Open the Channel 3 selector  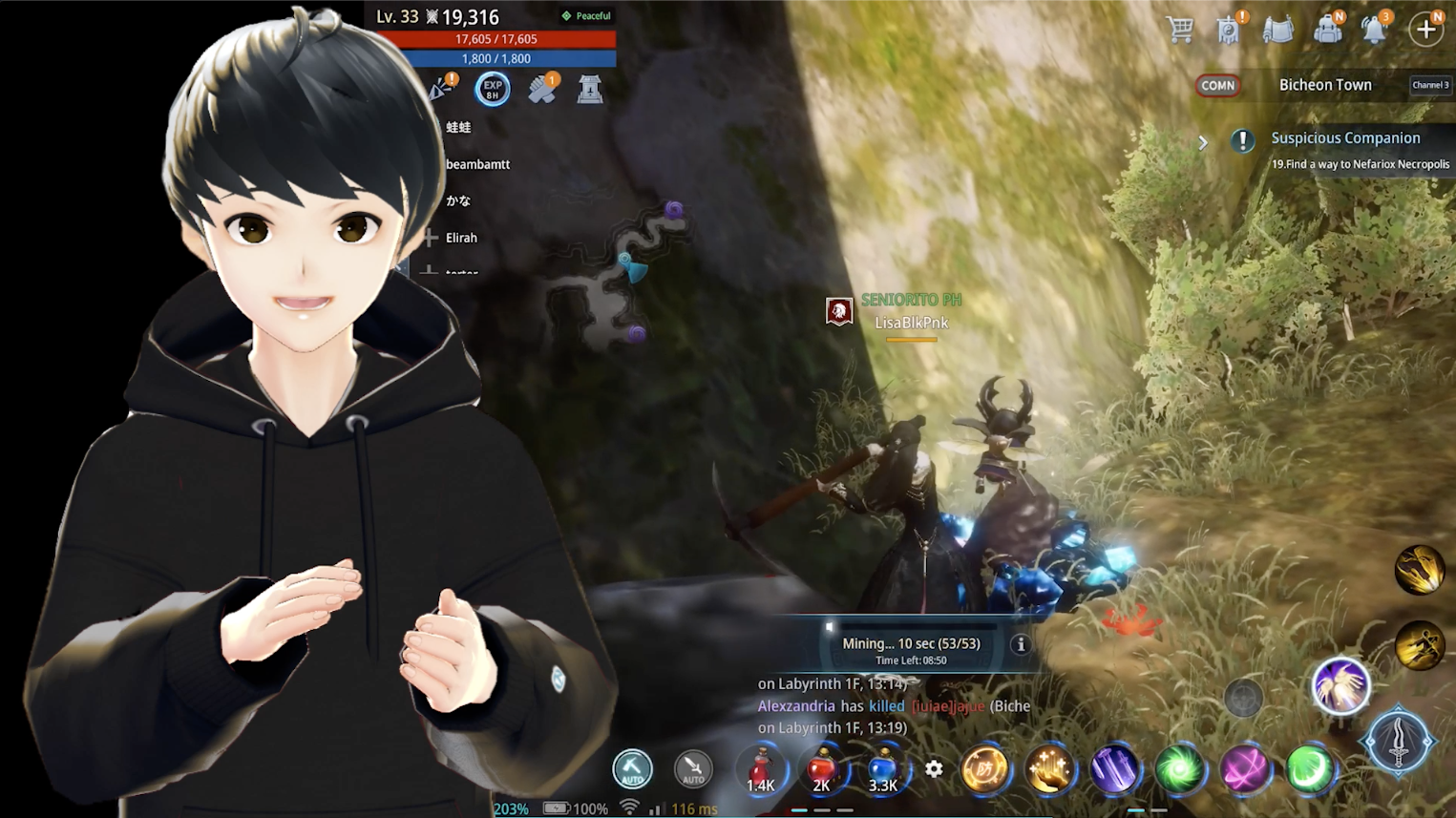pyautogui.click(x=1430, y=85)
